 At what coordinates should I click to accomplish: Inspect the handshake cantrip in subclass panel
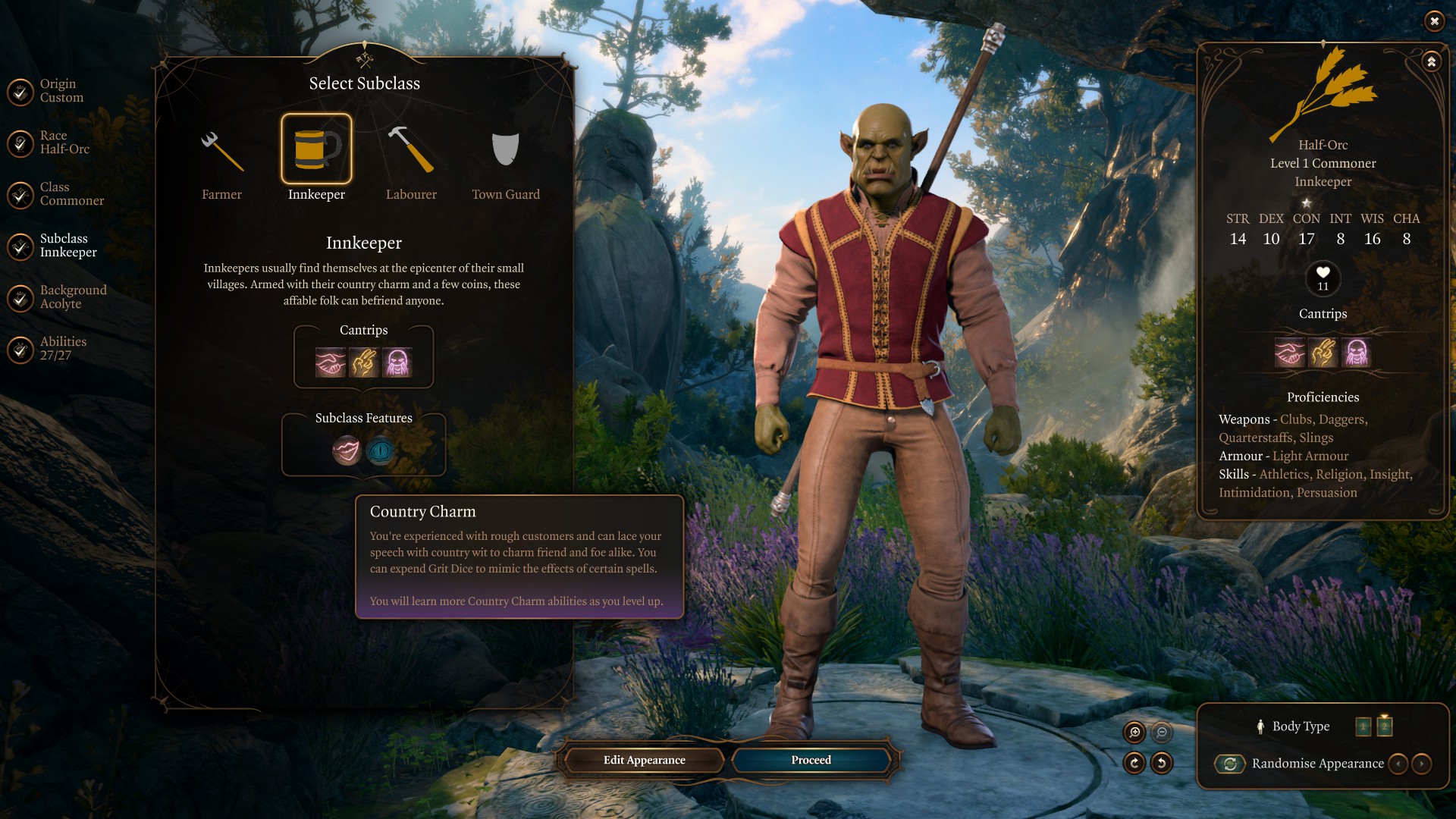tap(331, 362)
